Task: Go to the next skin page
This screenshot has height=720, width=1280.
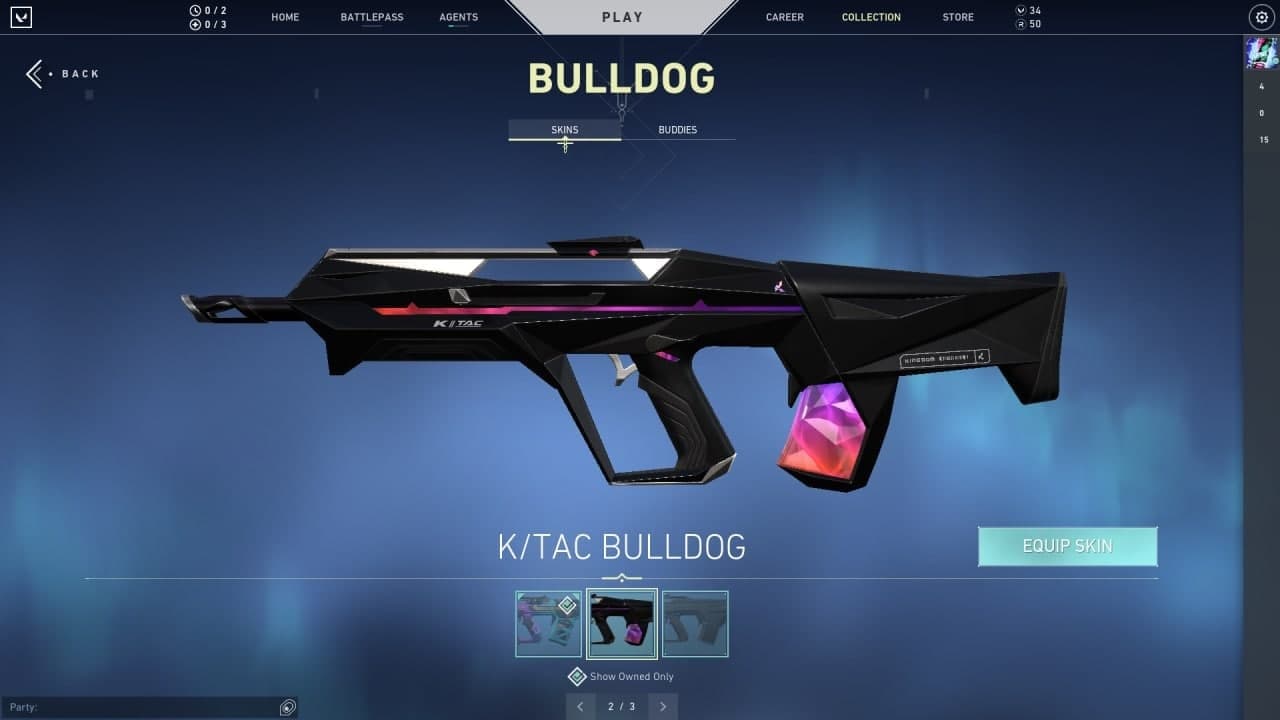Action: coord(662,707)
